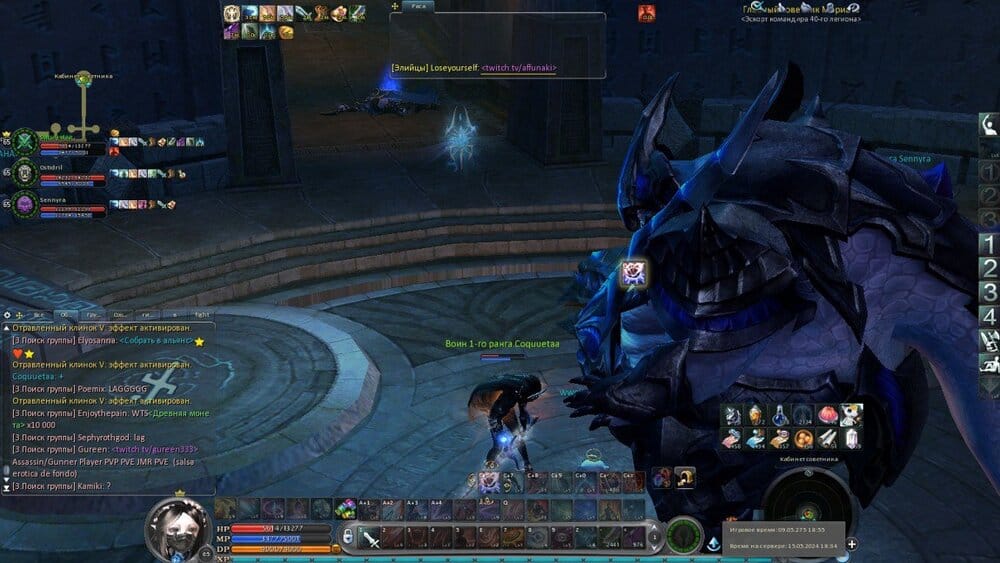Select the quick bar number 1 button
The image size is (1000, 563).
click(x=988, y=243)
